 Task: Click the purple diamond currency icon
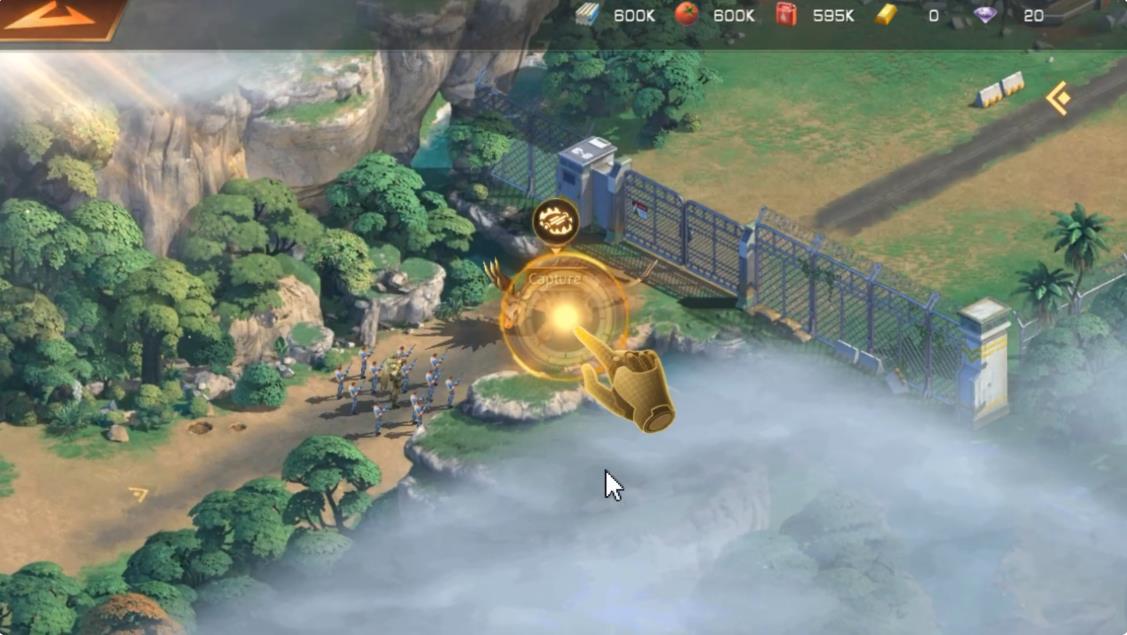(x=986, y=14)
